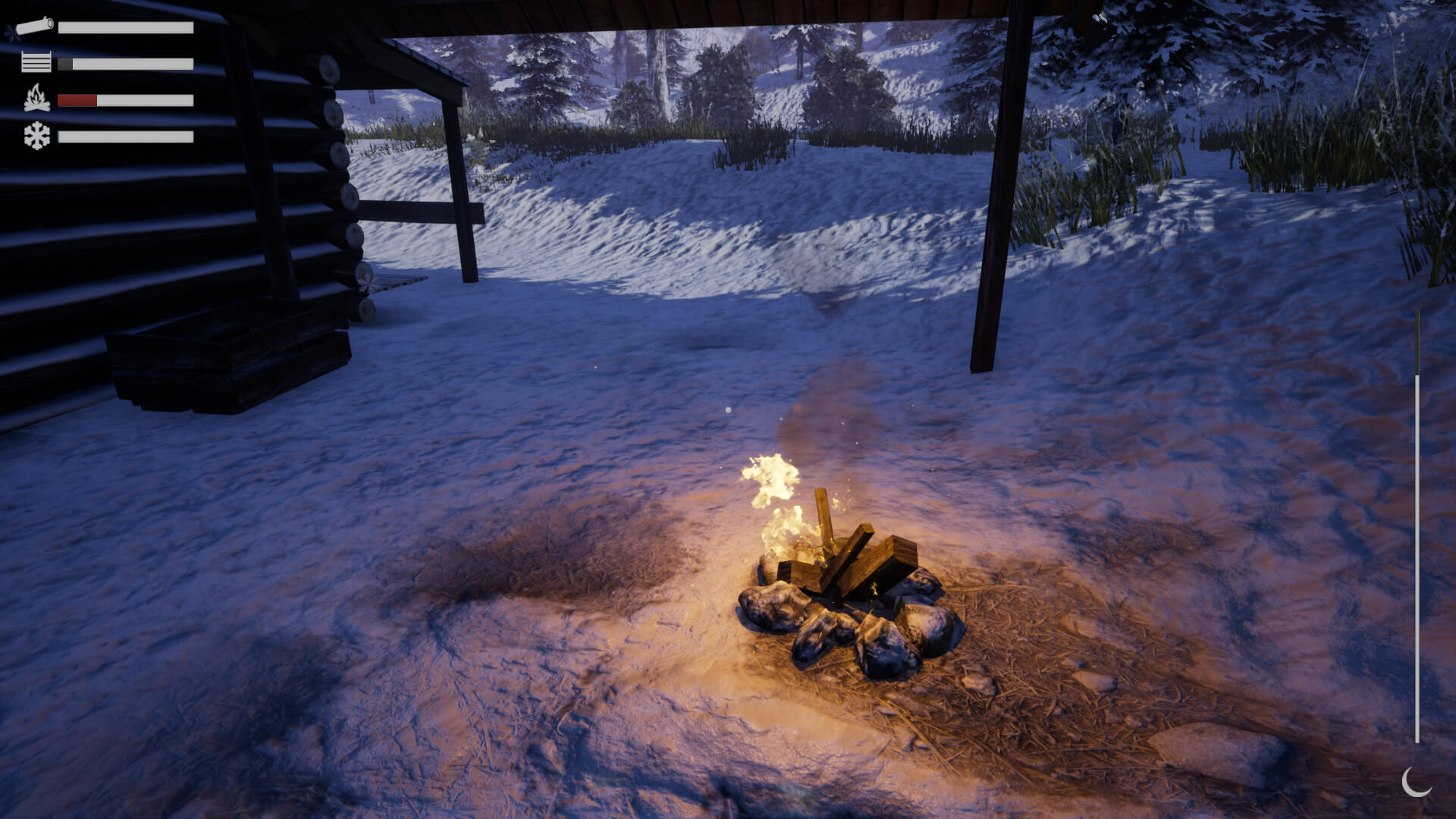Select the log fuel status icon
Screen dimensions: 1456x819
(35, 25)
